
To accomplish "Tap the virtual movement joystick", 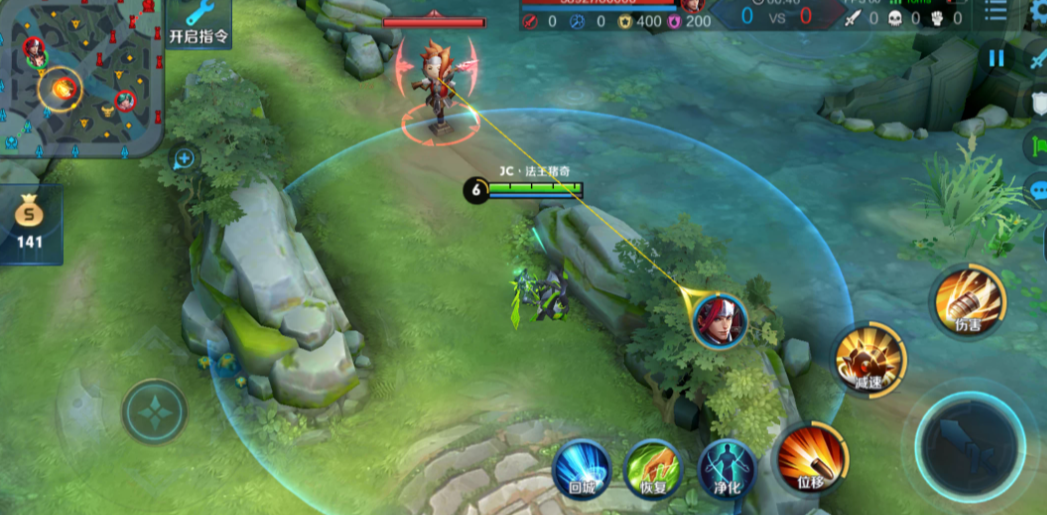I will click(x=155, y=411).
